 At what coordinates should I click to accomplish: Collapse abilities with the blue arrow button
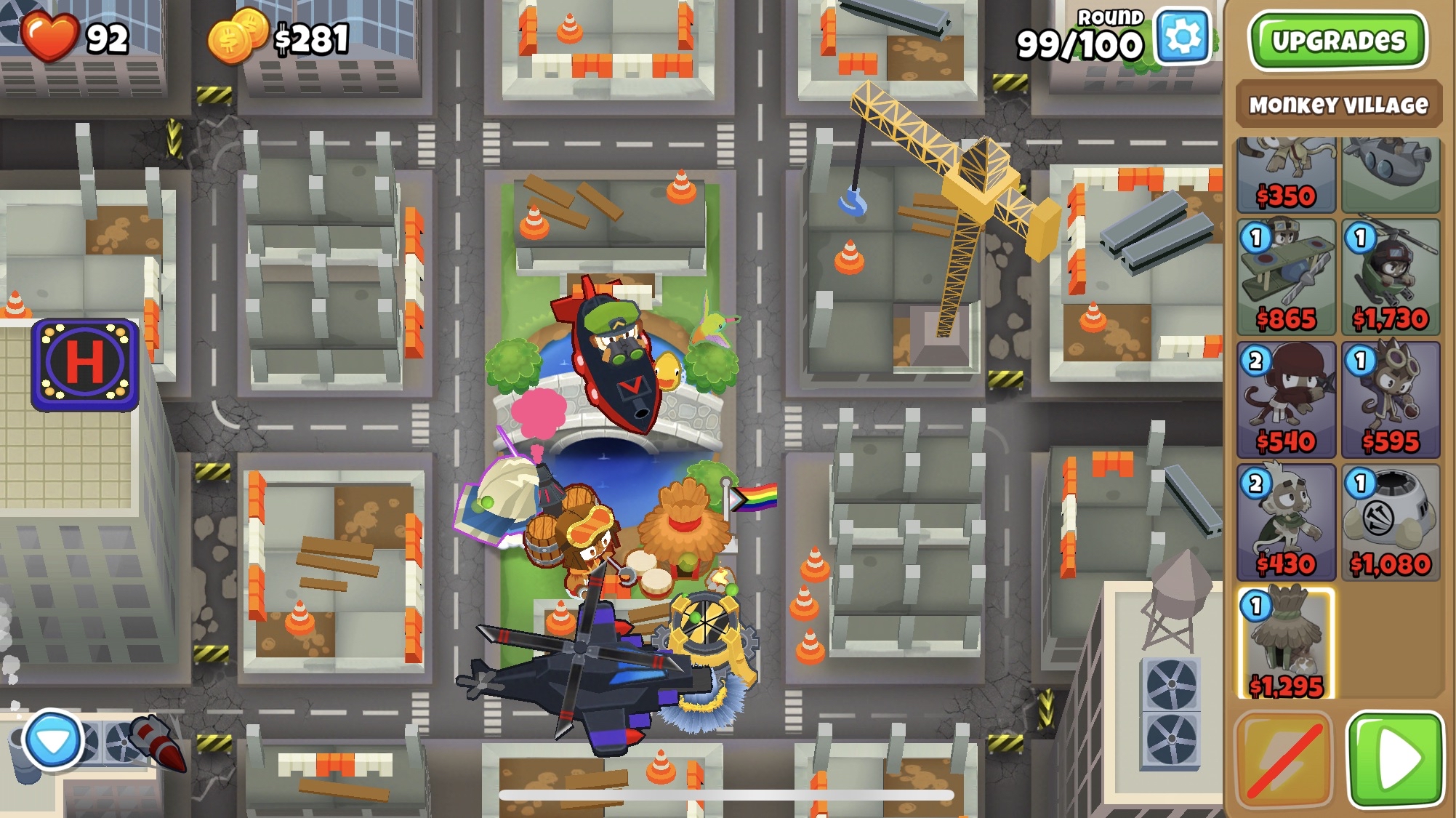click(x=52, y=740)
